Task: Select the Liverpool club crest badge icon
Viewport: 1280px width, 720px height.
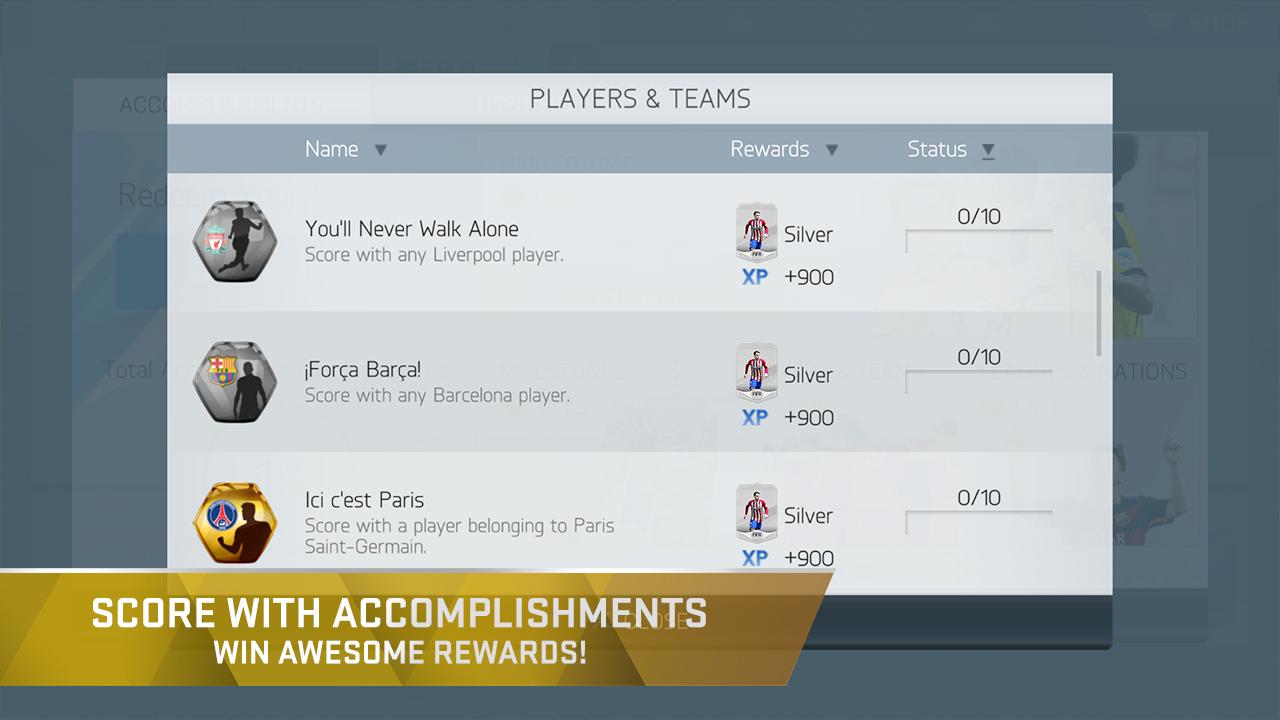Action: (x=234, y=242)
